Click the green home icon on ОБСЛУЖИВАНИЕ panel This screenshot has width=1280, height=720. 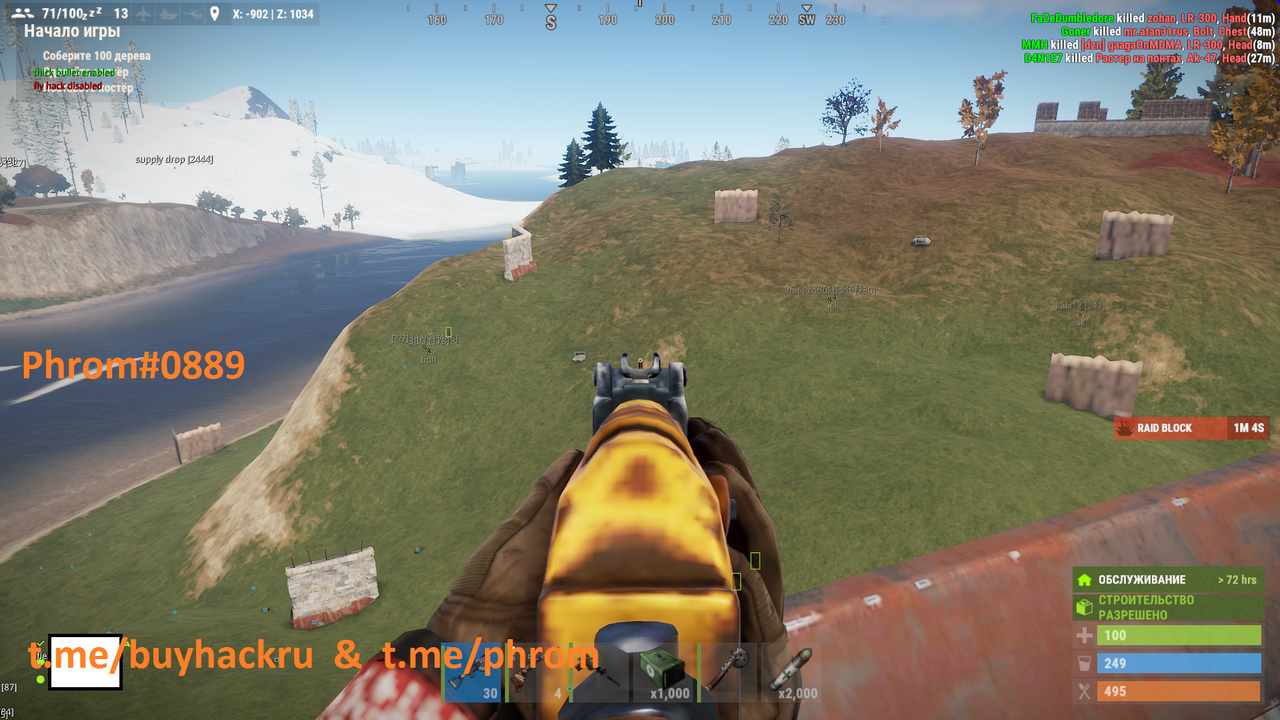click(1086, 580)
